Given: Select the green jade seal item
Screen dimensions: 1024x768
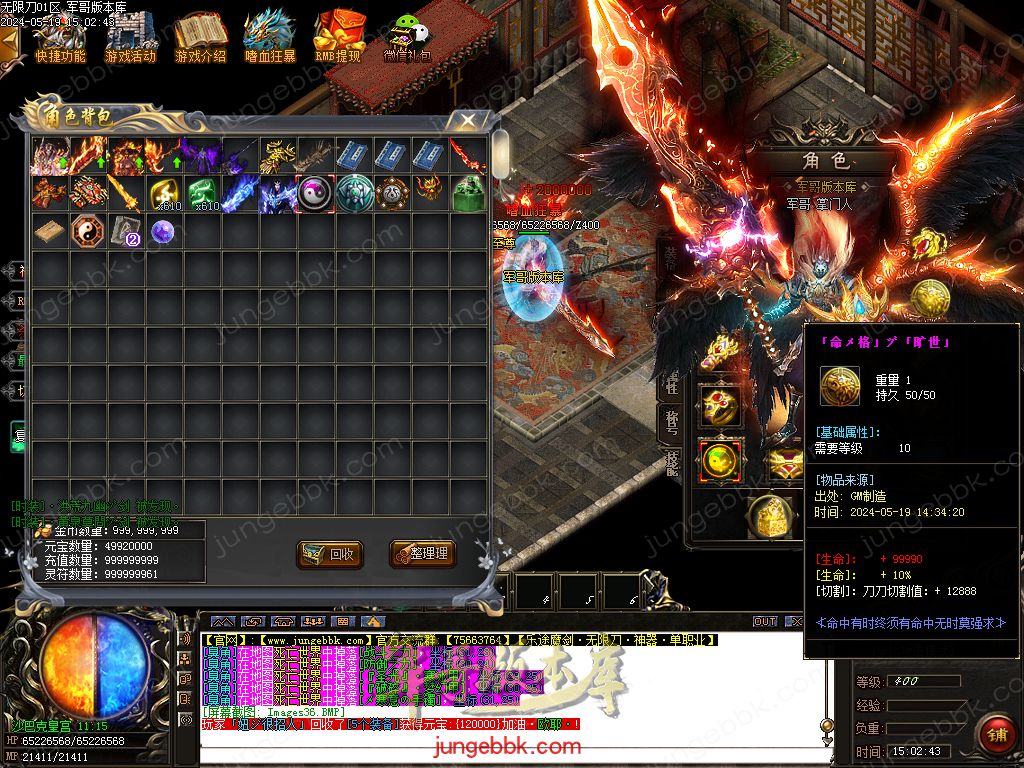Looking at the screenshot, I should point(468,193).
